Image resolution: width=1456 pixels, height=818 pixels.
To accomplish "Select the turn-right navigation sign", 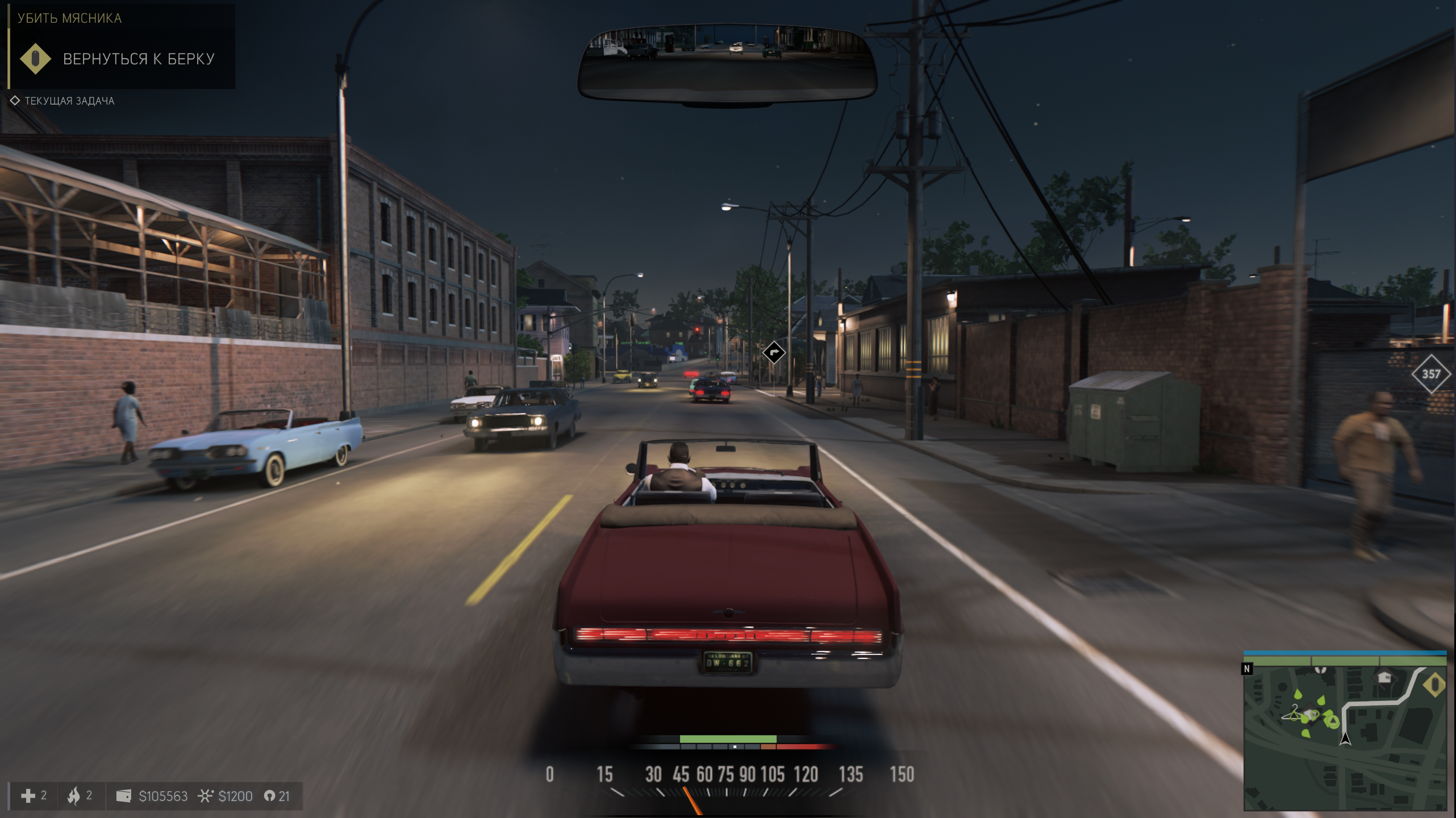I will click(774, 352).
